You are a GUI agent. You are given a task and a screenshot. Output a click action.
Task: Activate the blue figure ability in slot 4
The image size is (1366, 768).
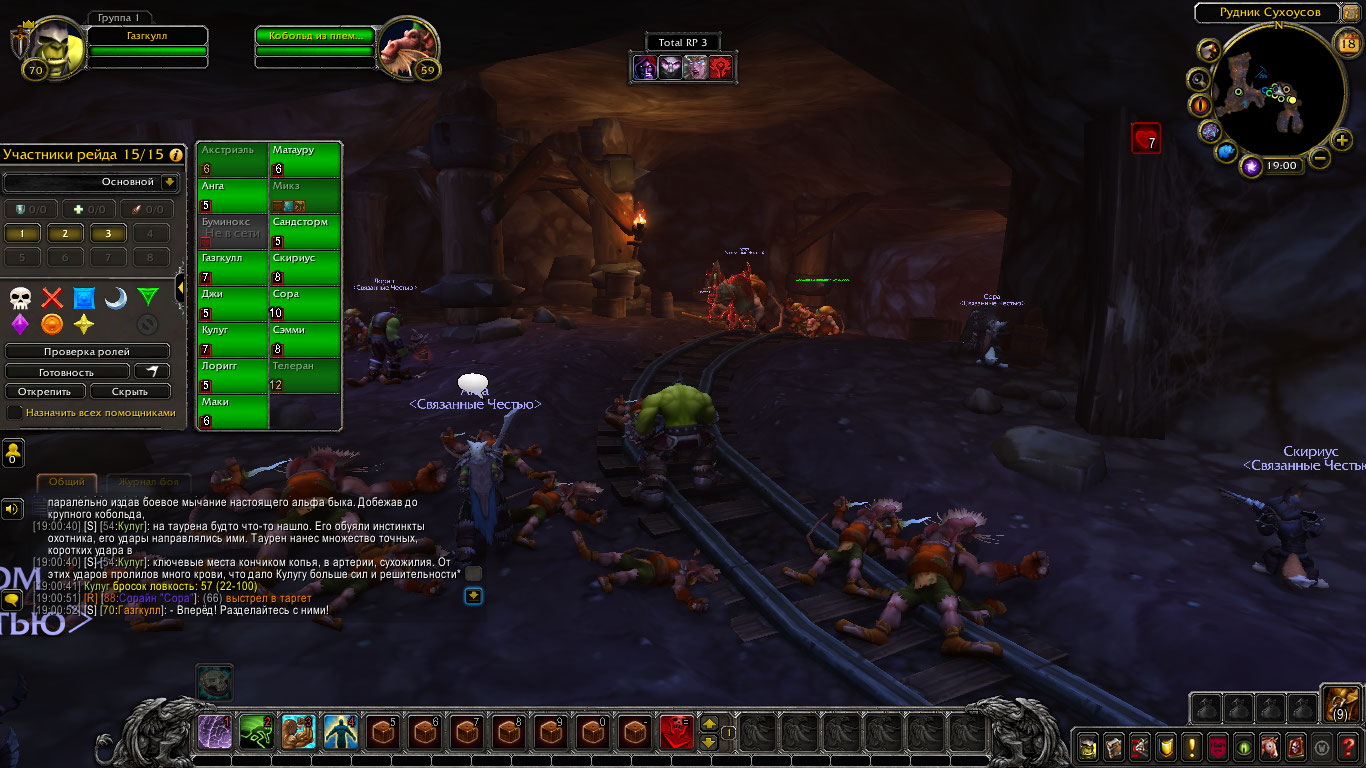coord(340,732)
